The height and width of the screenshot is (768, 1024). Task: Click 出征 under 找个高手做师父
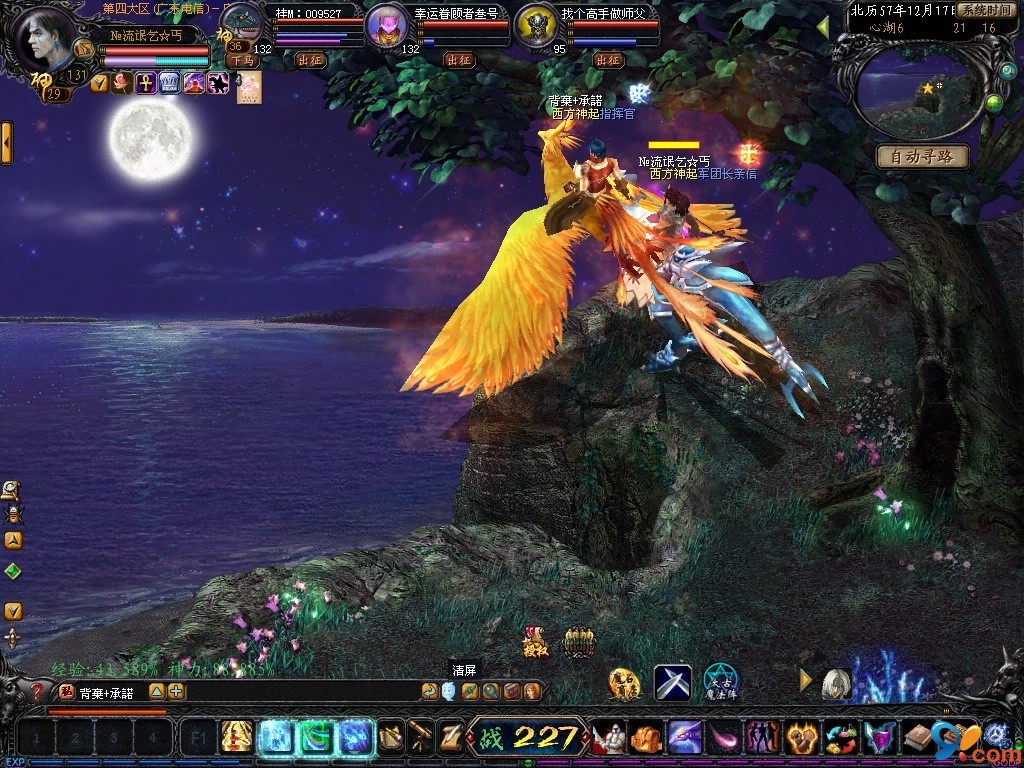coord(608,60)
